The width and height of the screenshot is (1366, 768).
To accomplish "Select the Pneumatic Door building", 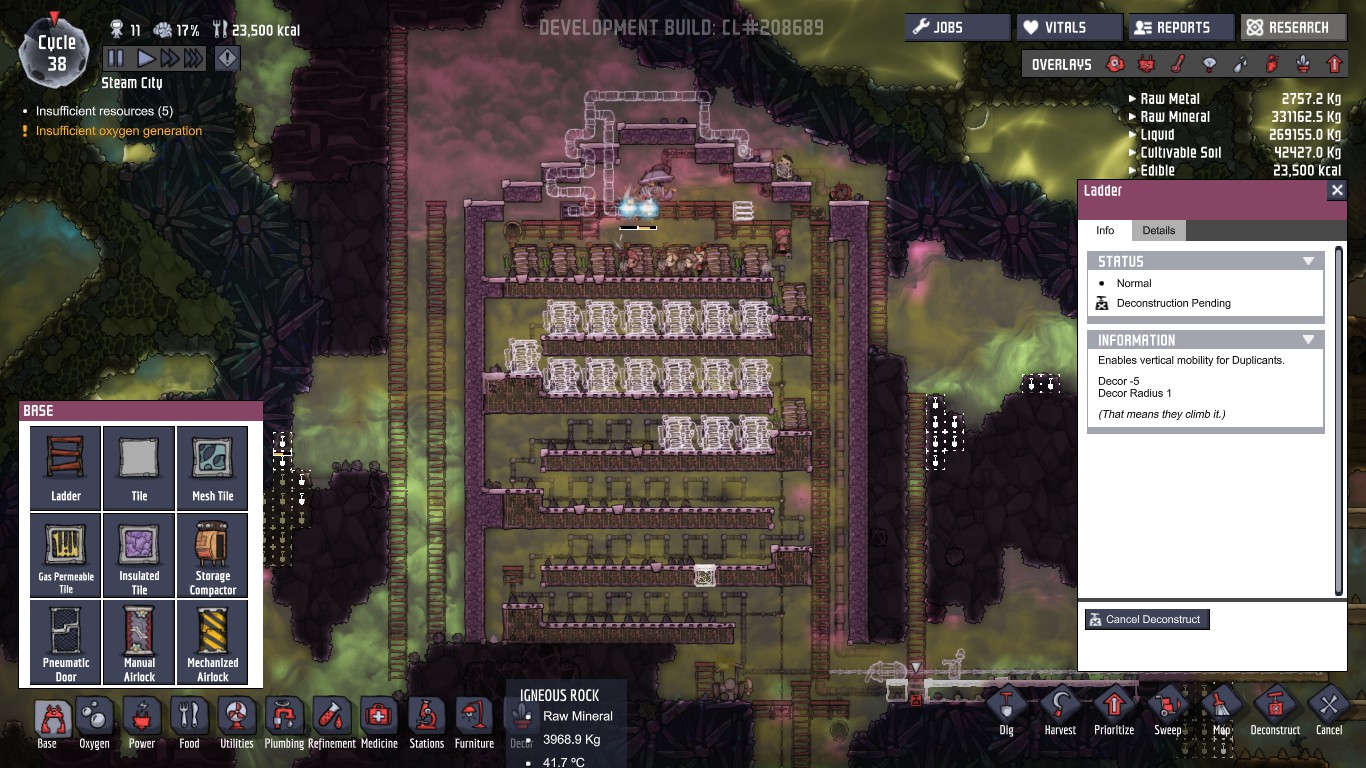I will pos(66,642).
